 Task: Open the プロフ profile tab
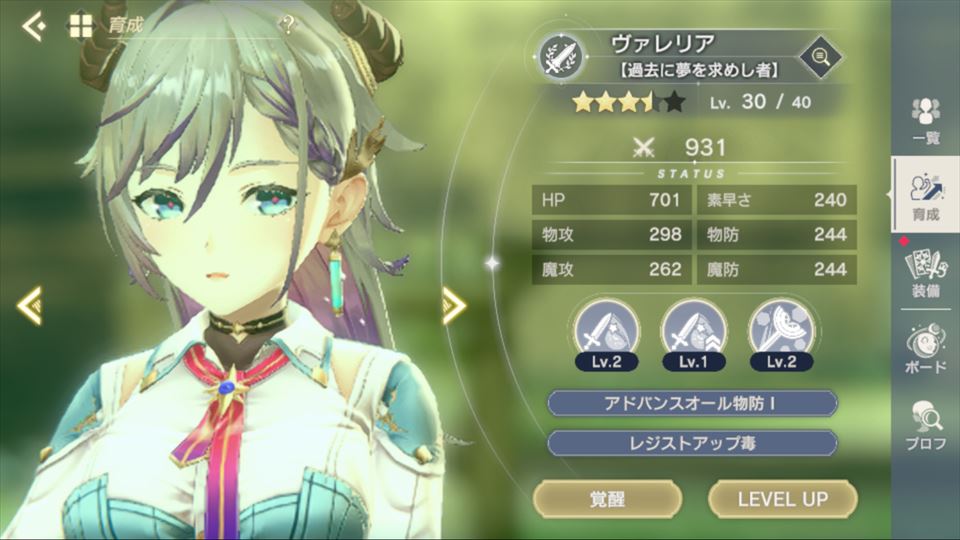pos(926,425)
